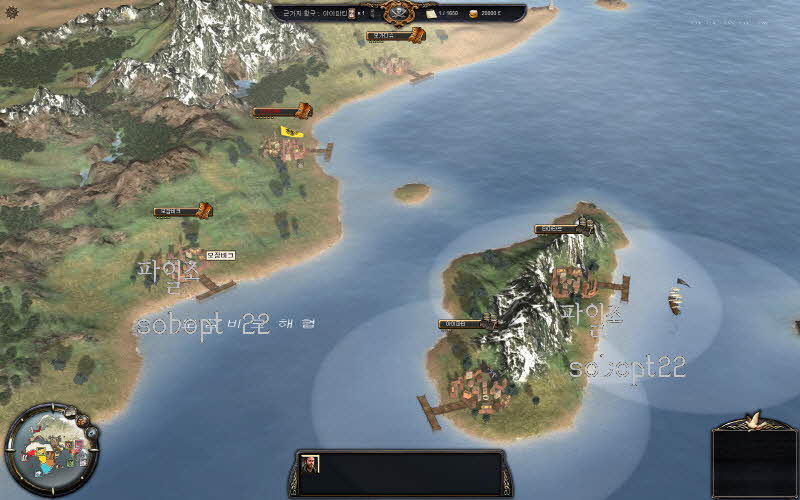Click the middle minimap side button
800x500 pixels.
pos(83,420)
